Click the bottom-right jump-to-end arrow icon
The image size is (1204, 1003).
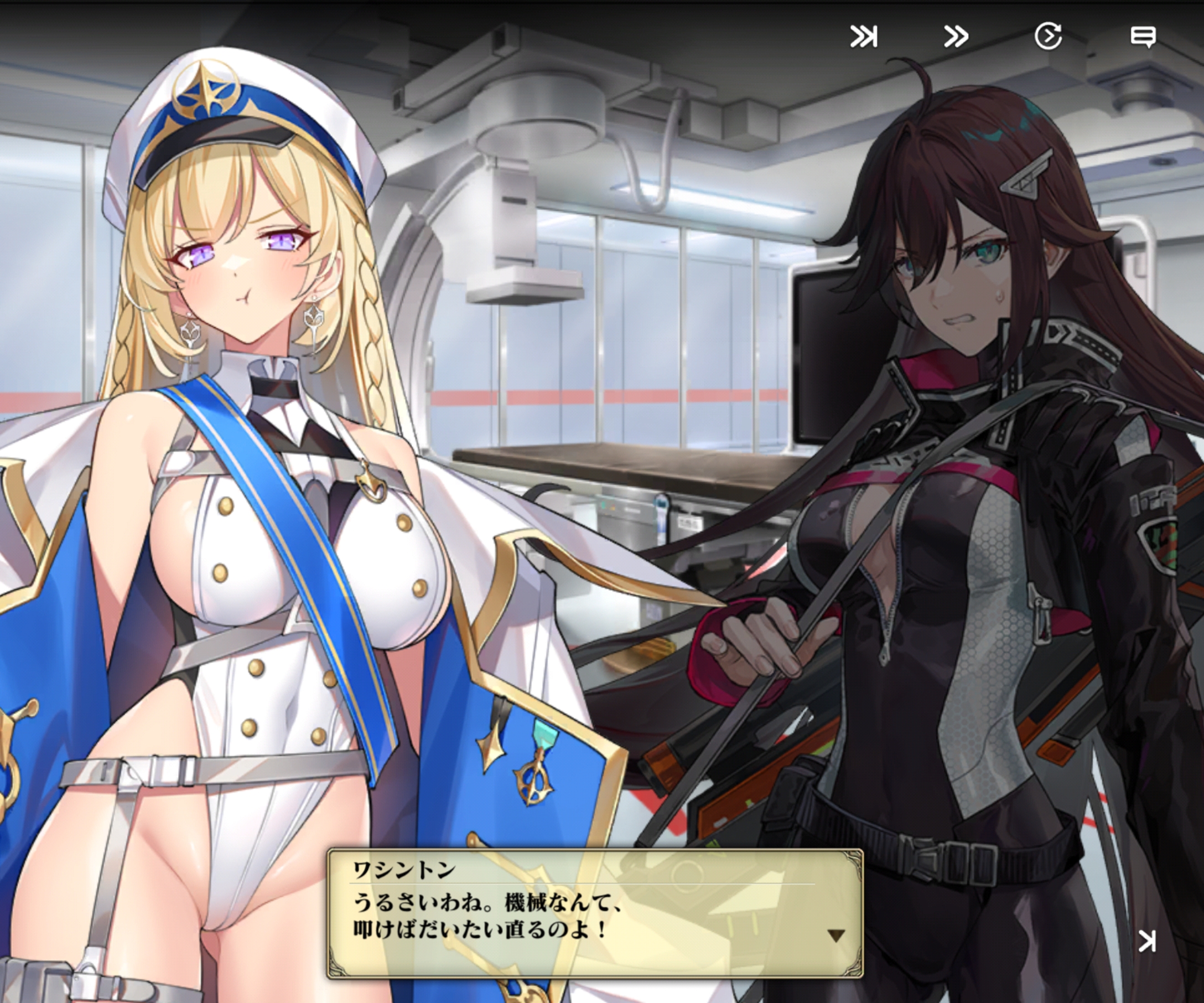(x=1146, y=941)
